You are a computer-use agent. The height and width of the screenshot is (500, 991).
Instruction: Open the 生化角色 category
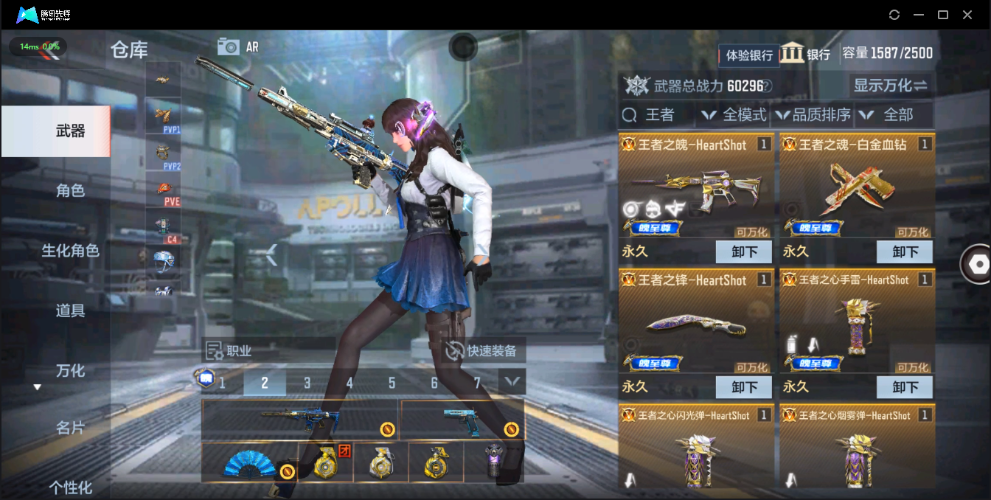pyautogui.click(x=70, y=250)
